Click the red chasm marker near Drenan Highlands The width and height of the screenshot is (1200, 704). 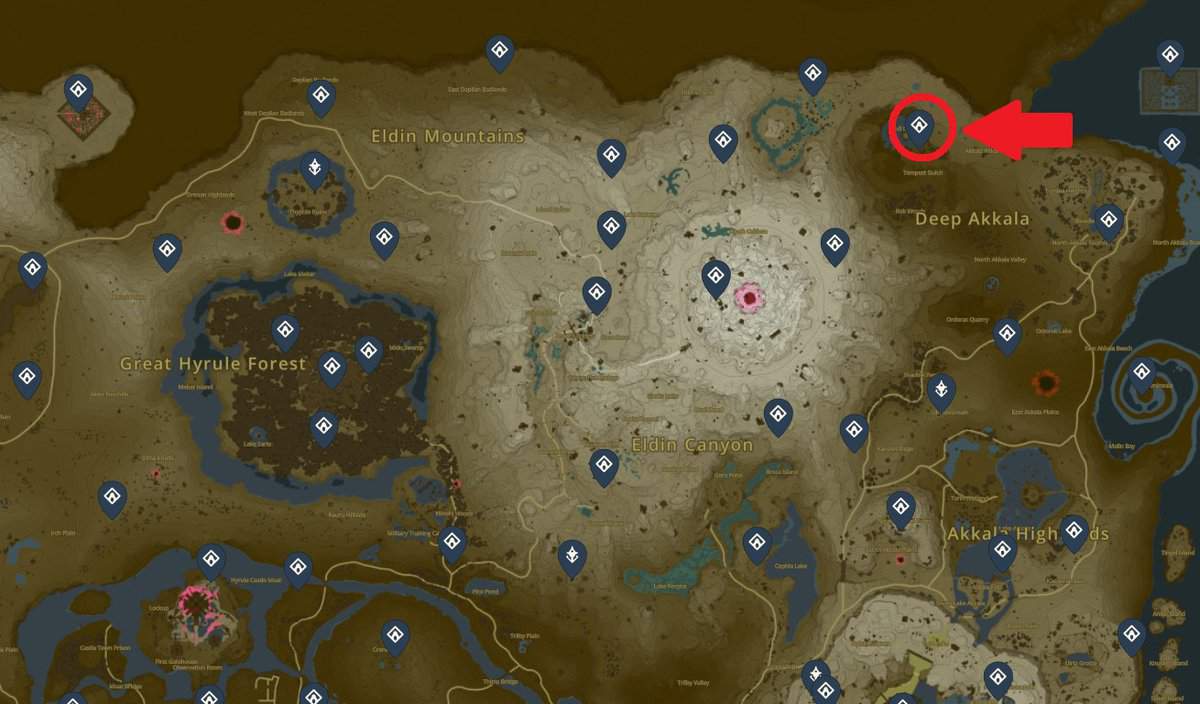pyautogui.click(x=233, y=222)
